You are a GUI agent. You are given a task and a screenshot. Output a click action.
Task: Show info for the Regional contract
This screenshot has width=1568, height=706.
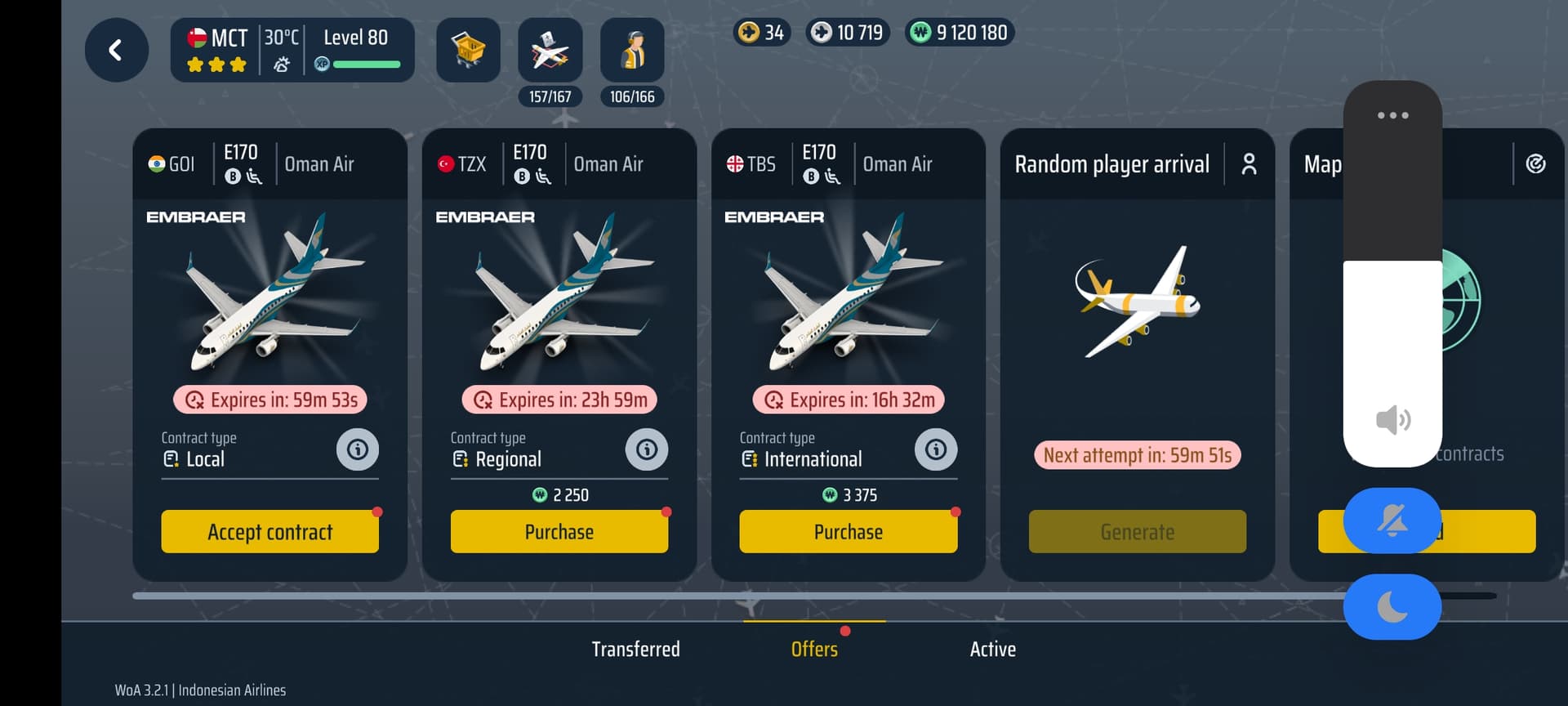point(647,449)
